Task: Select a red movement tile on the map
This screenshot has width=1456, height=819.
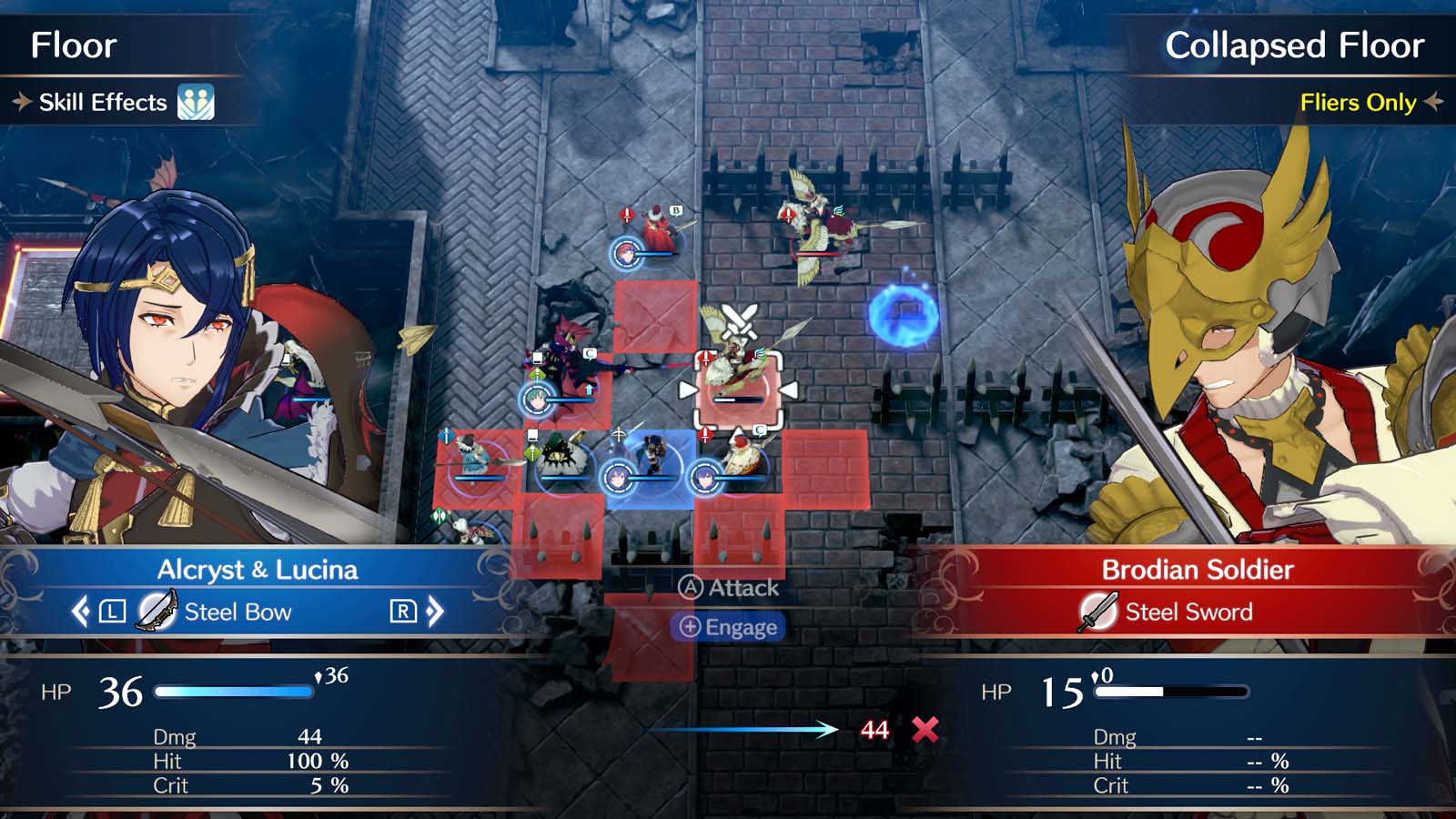Action: [653, 314]
